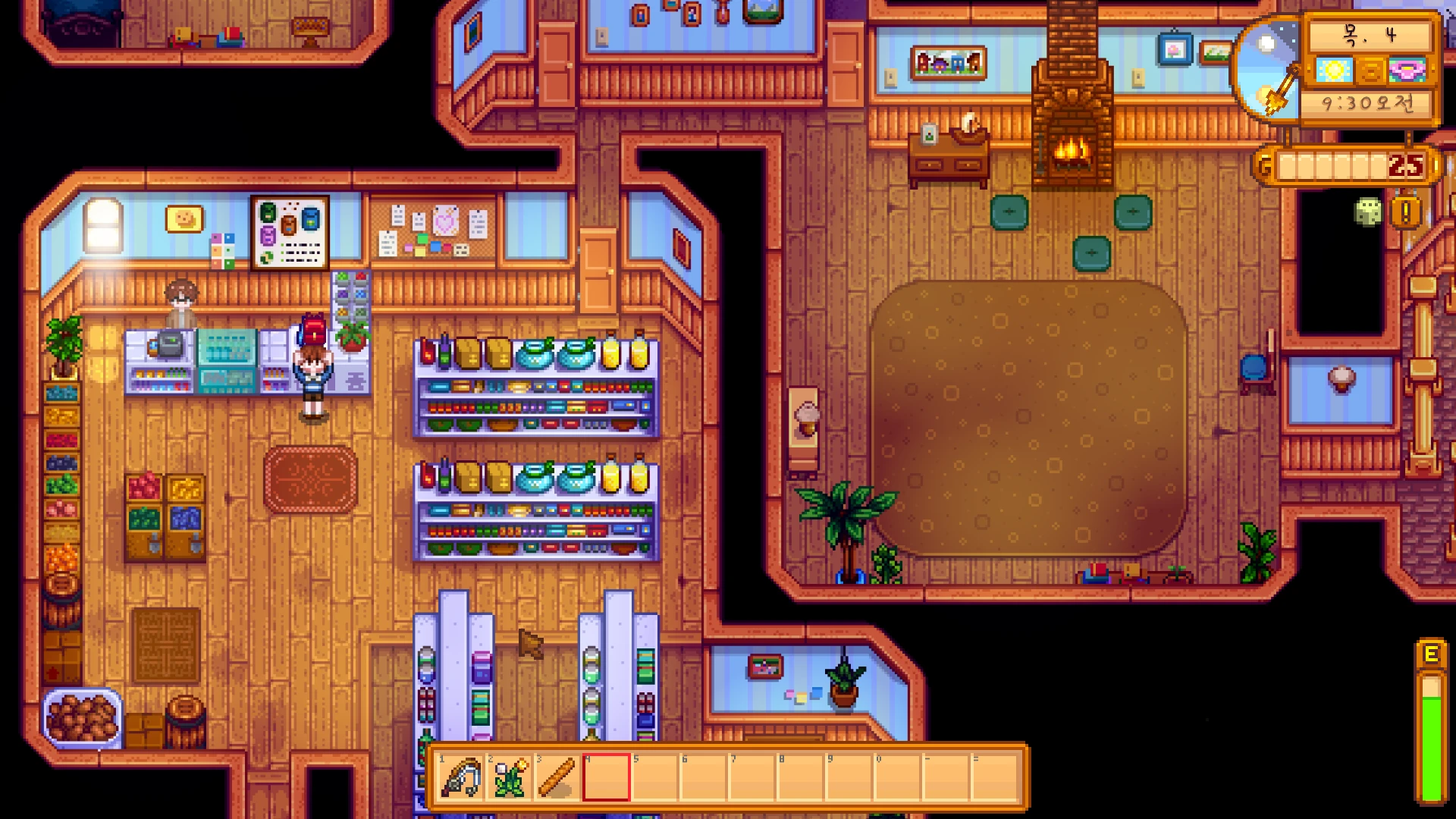Click the red-highlighted empty hotbar slot

coord(606,777)
